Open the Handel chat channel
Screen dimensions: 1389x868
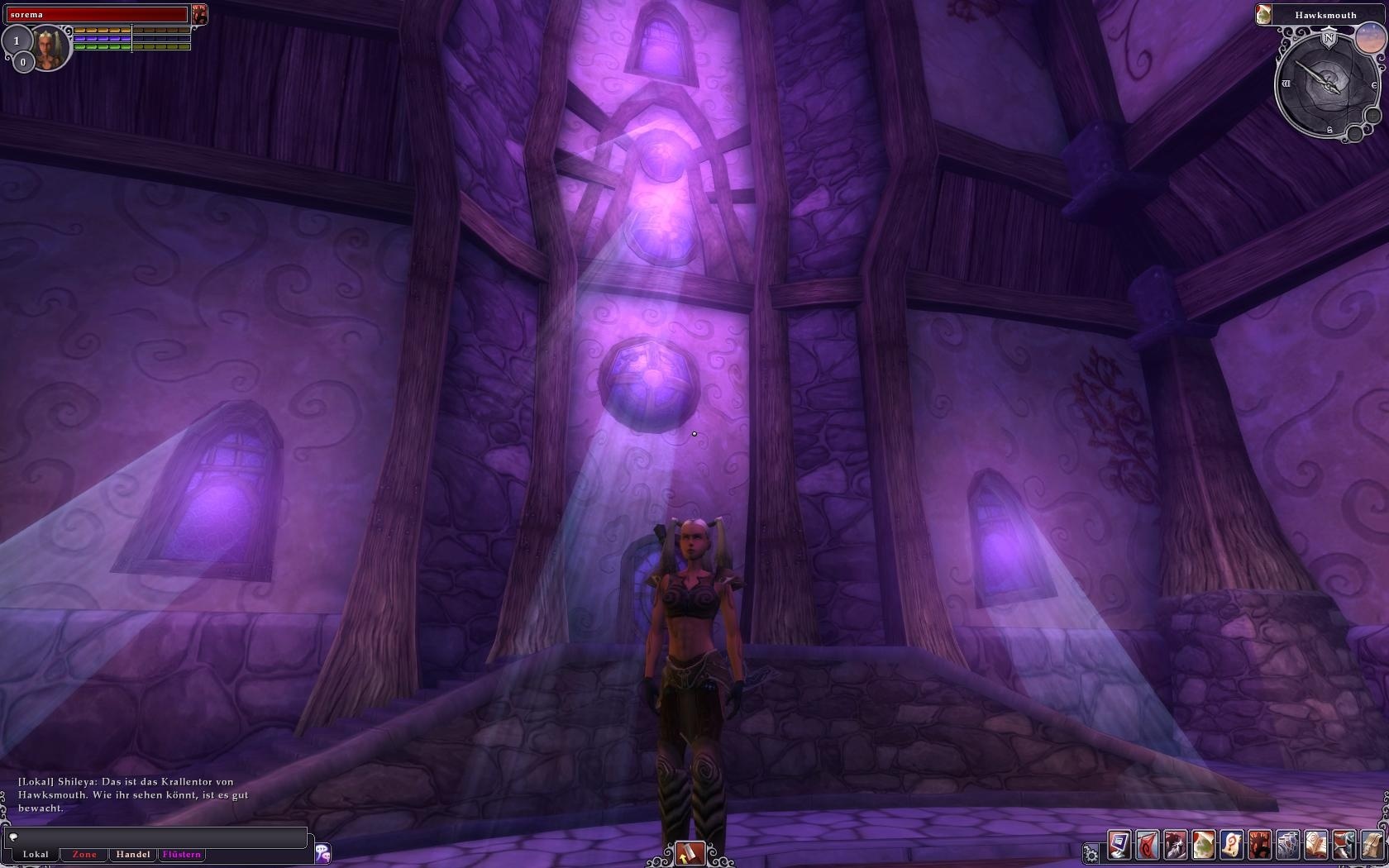pos(133,855)
